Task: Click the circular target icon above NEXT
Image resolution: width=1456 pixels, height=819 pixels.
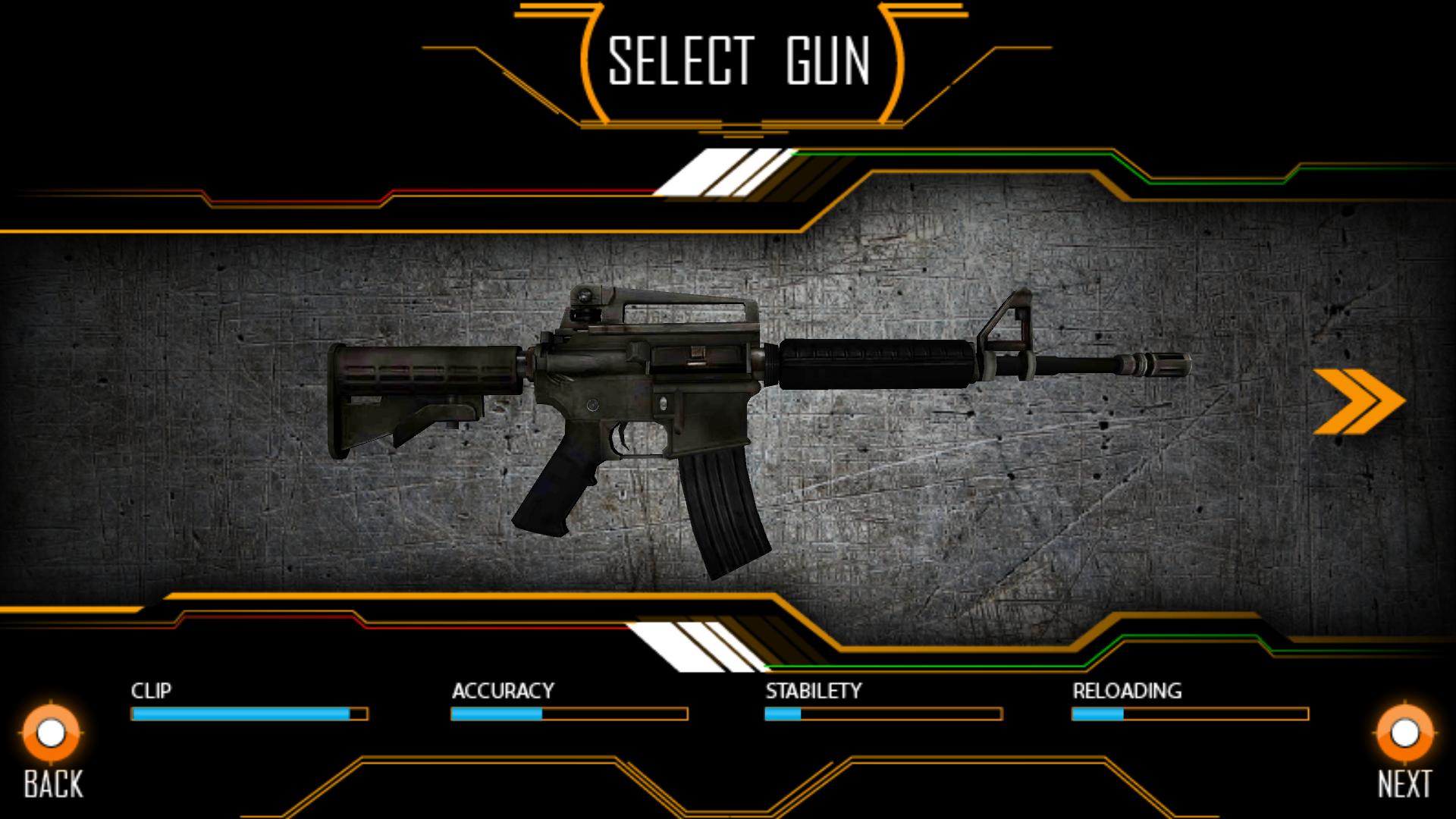Action: coord(1403,733)
